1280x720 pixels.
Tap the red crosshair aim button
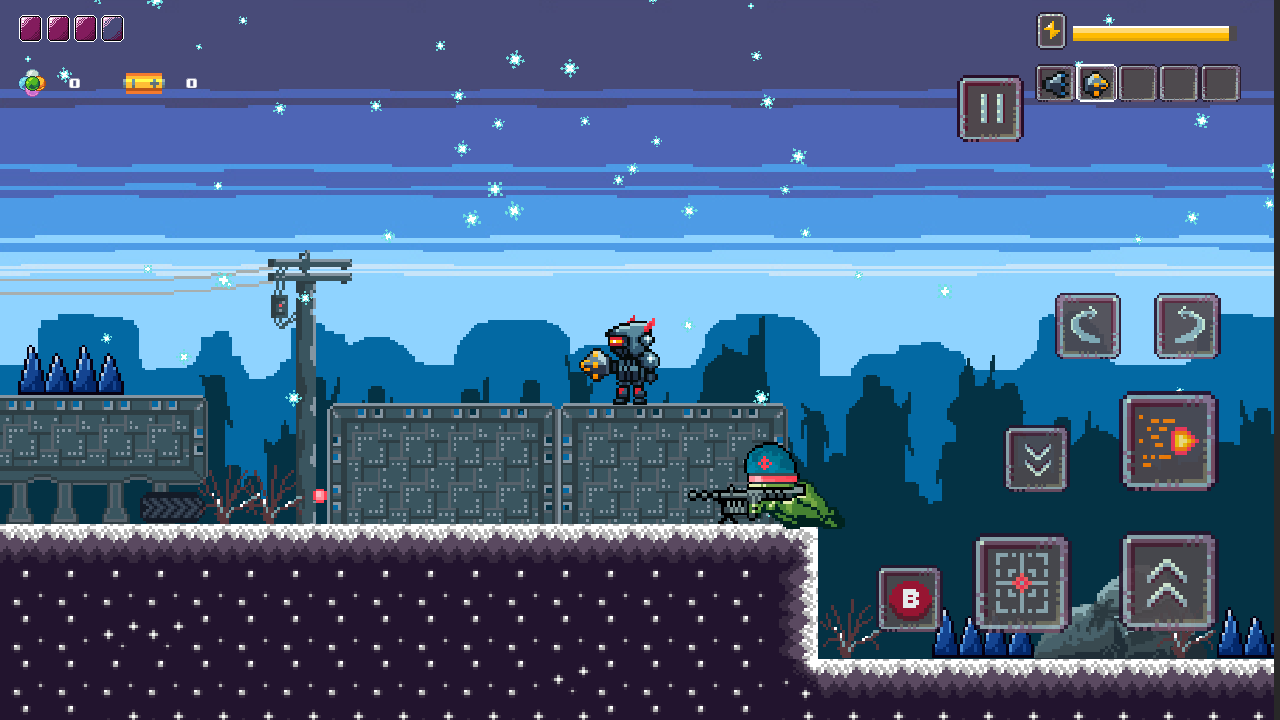coord(1021,584)
